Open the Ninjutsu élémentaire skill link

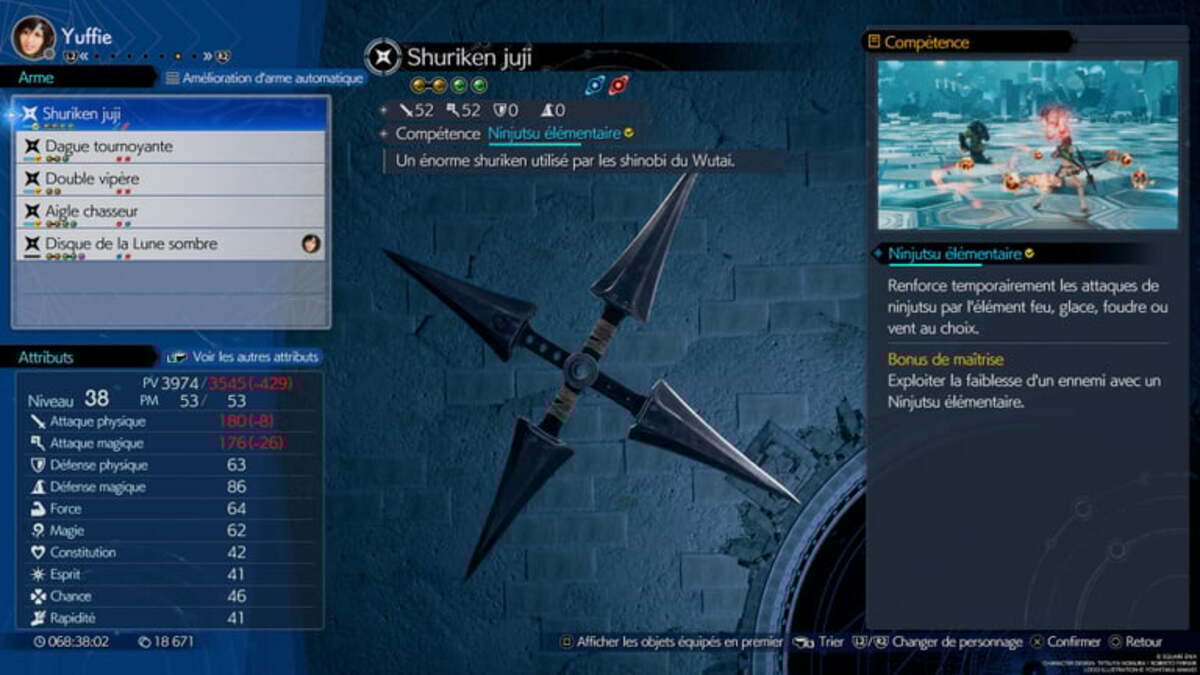click(552, 133)
